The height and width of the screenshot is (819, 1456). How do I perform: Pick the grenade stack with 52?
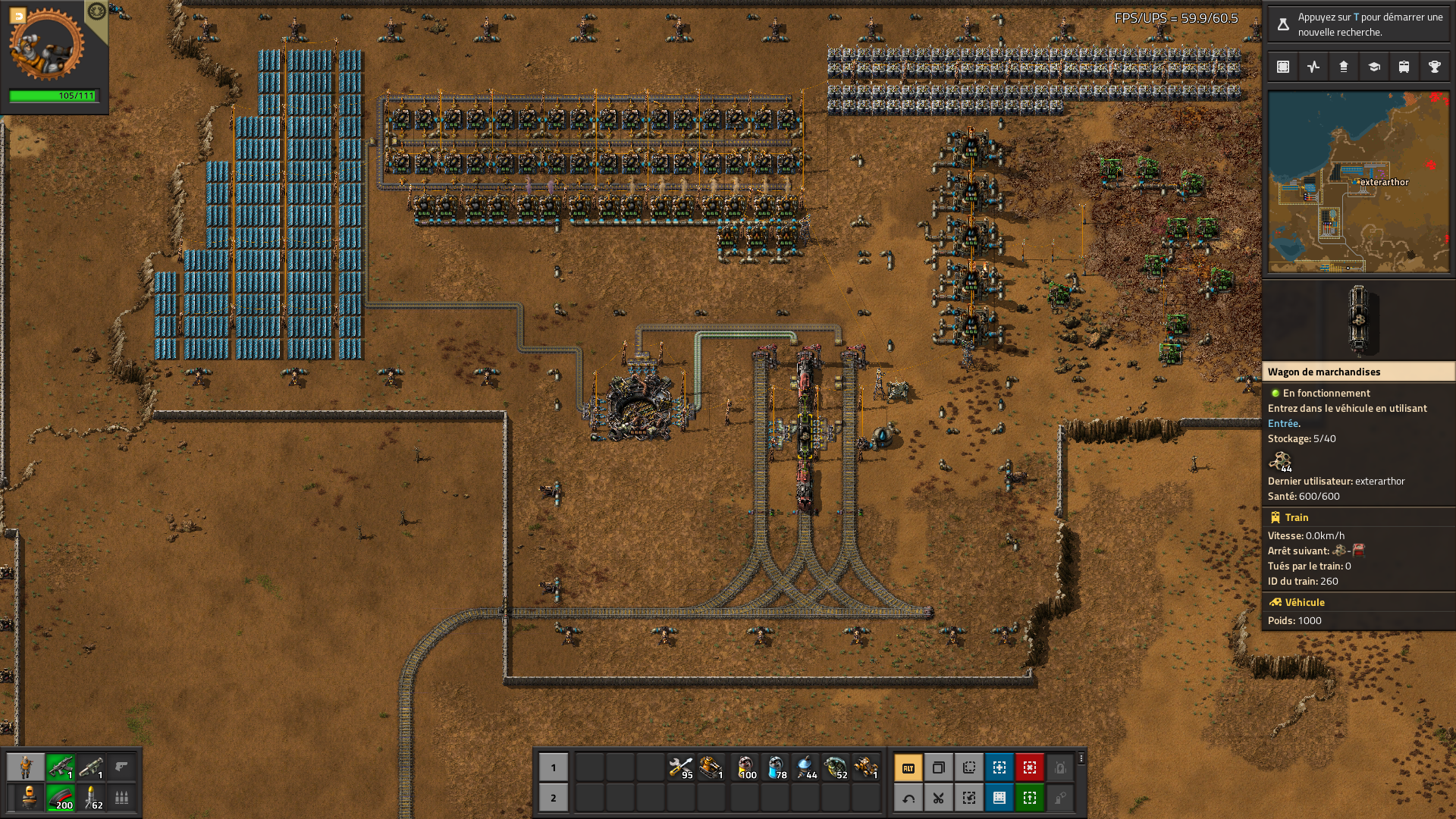coord(836,767)
